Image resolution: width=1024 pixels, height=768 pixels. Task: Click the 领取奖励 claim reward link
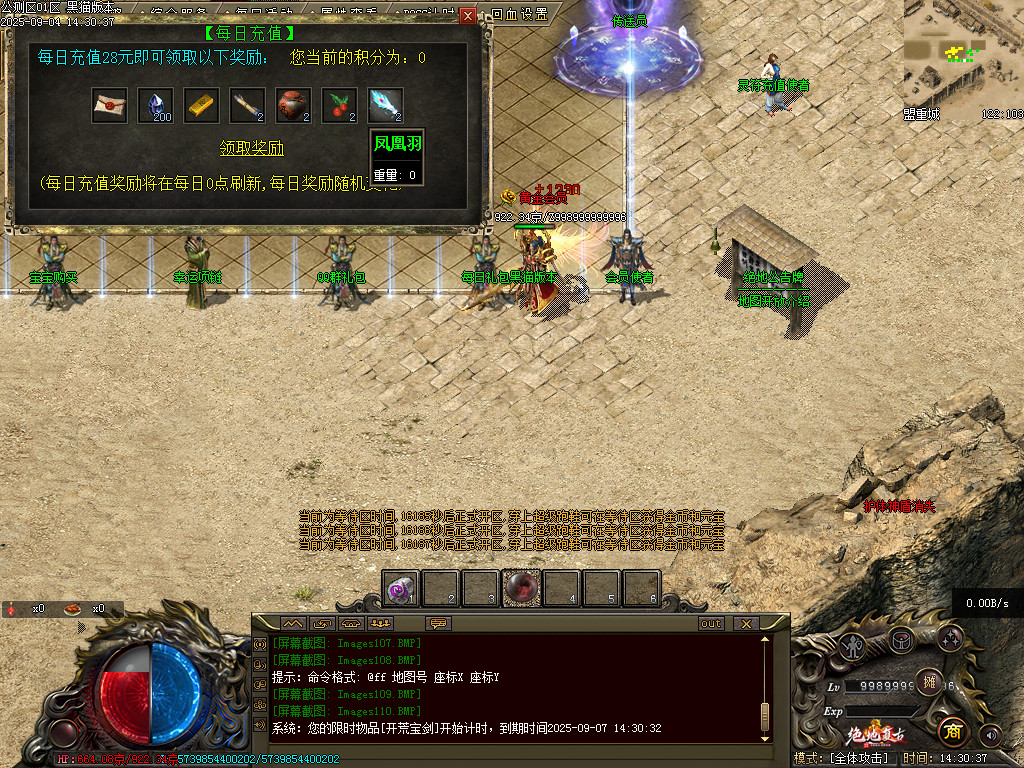[x=252, y=149]
